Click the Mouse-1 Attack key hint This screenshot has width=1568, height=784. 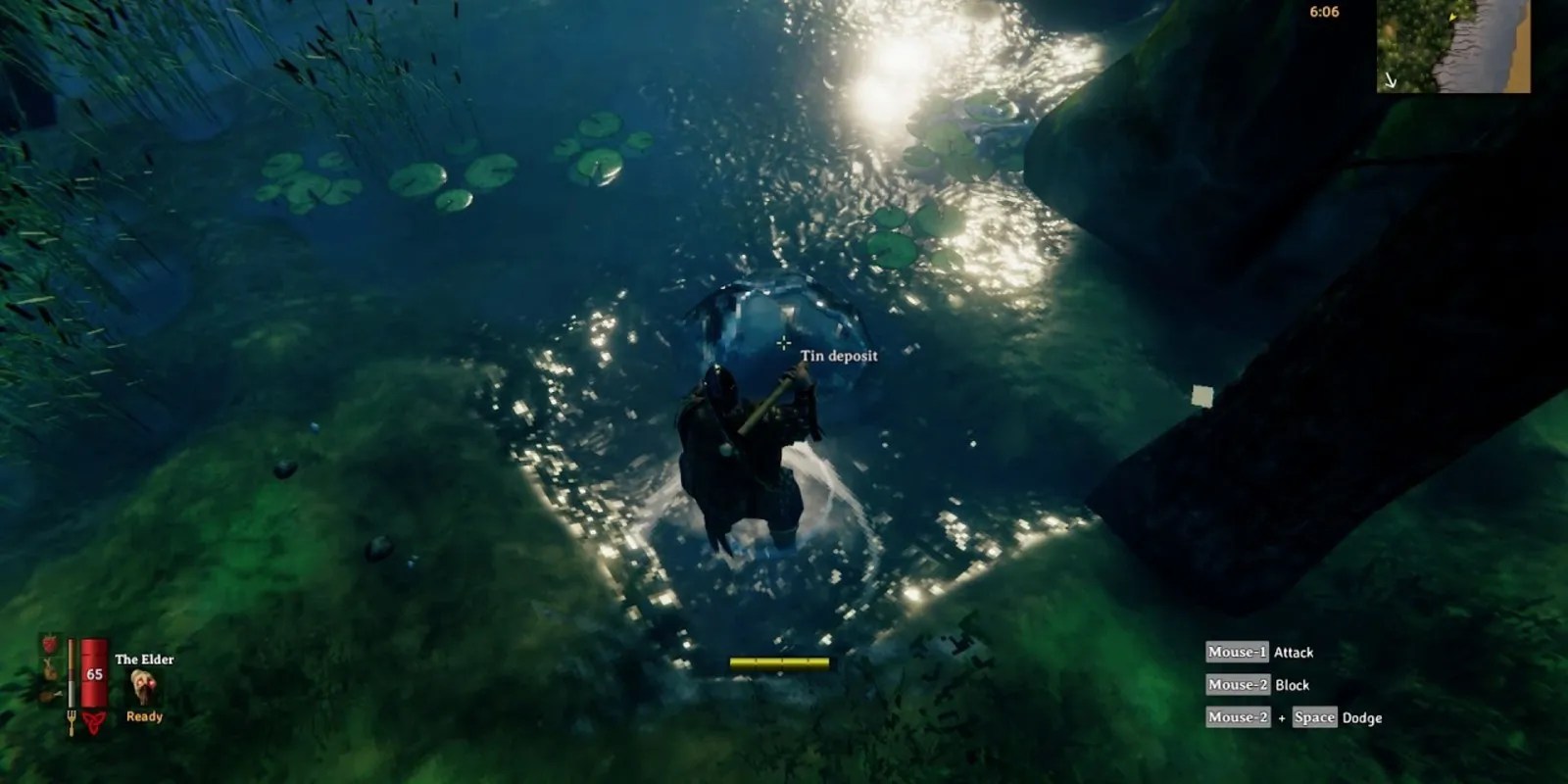click(1259, 652)
